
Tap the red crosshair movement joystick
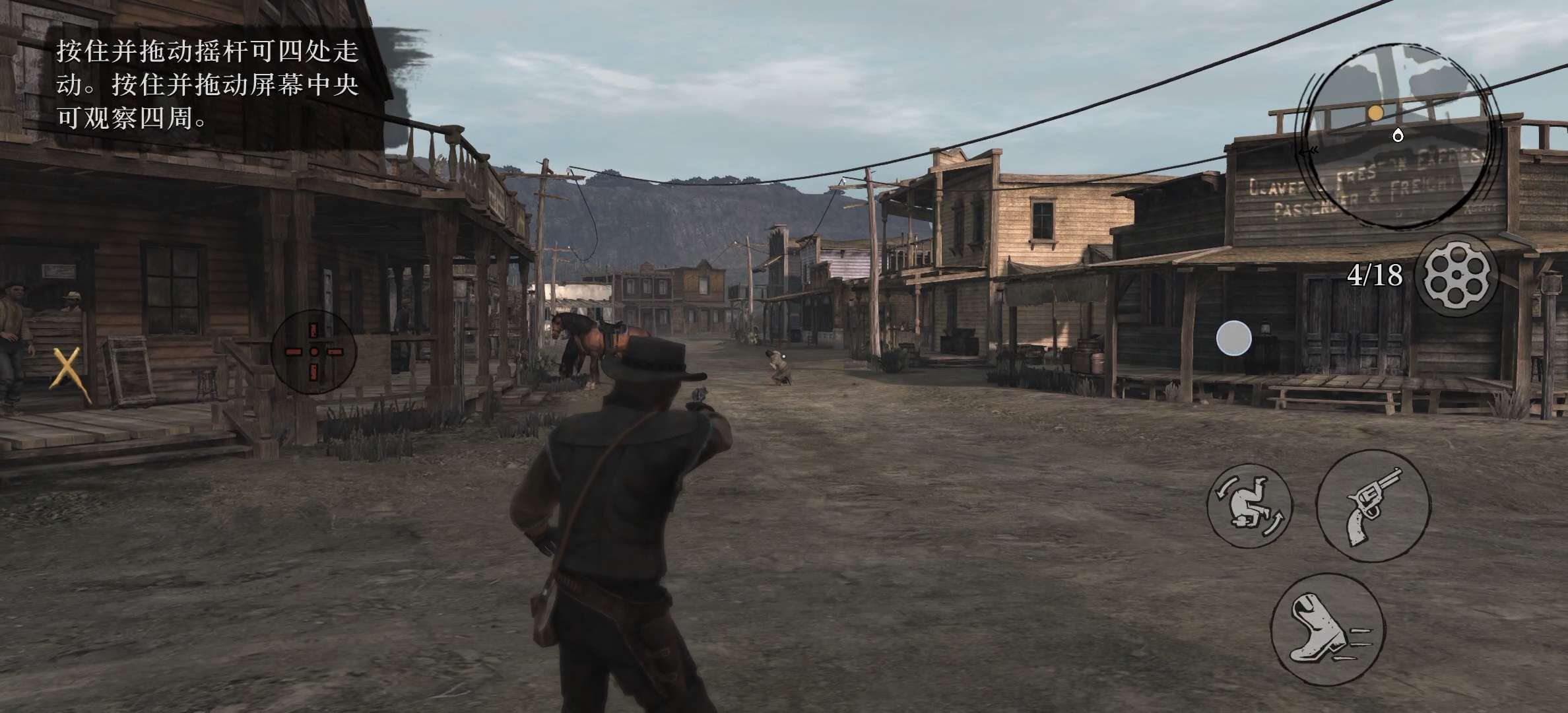pyautogui.click(x=314, y=352)
